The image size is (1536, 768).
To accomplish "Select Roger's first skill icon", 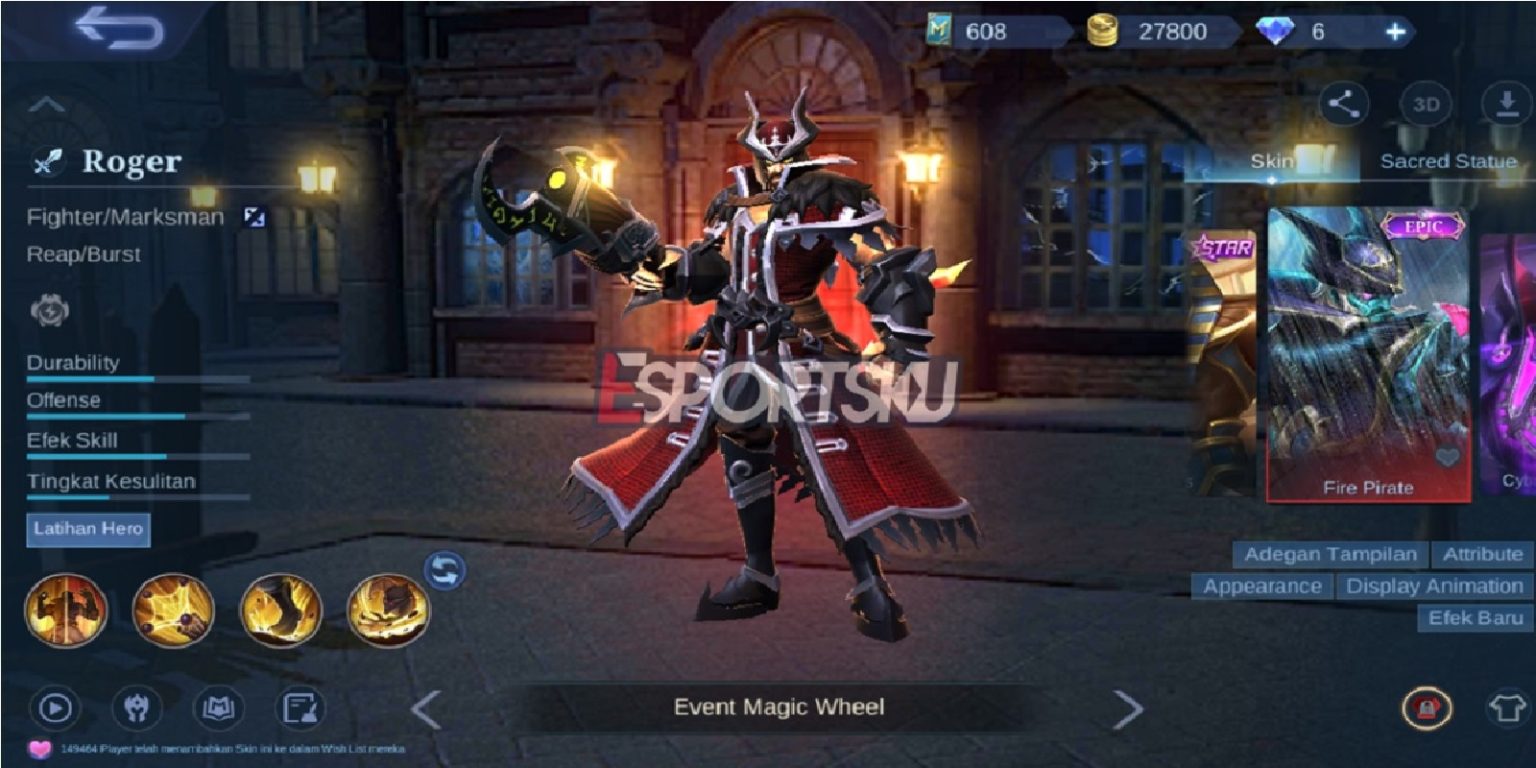I will click(x=66, y=610).
